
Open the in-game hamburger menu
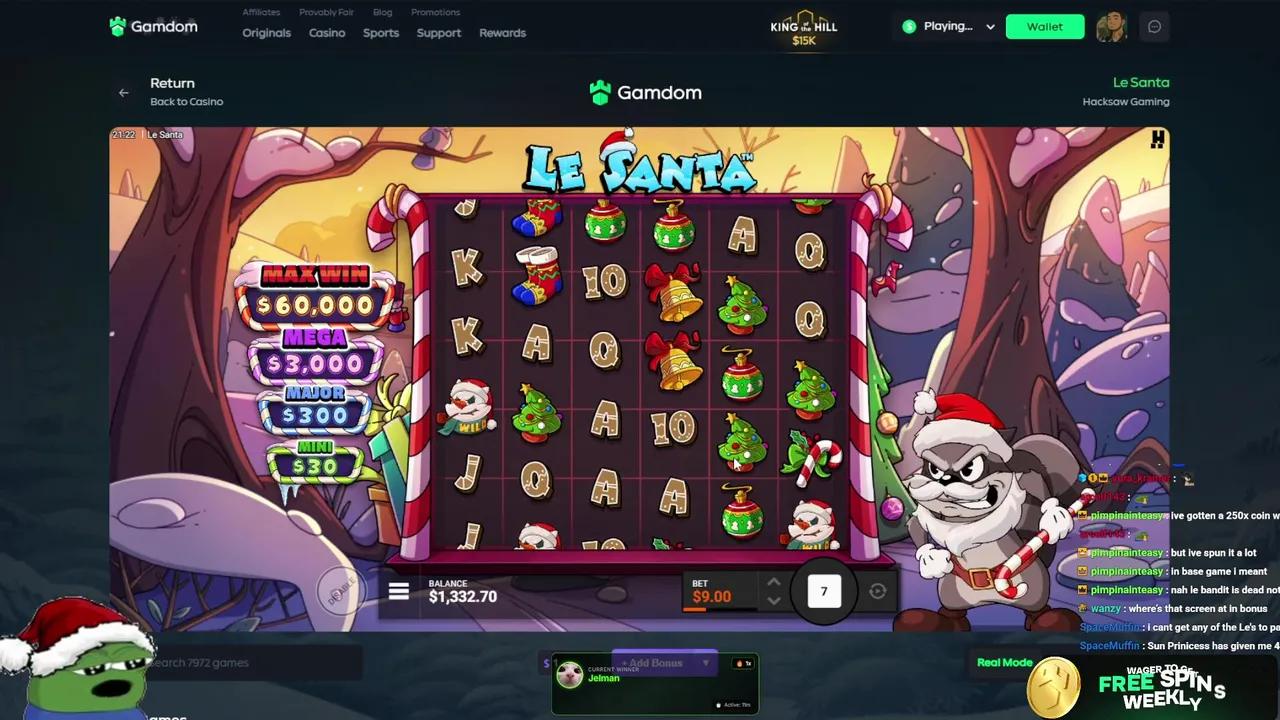tap(398, 591)
